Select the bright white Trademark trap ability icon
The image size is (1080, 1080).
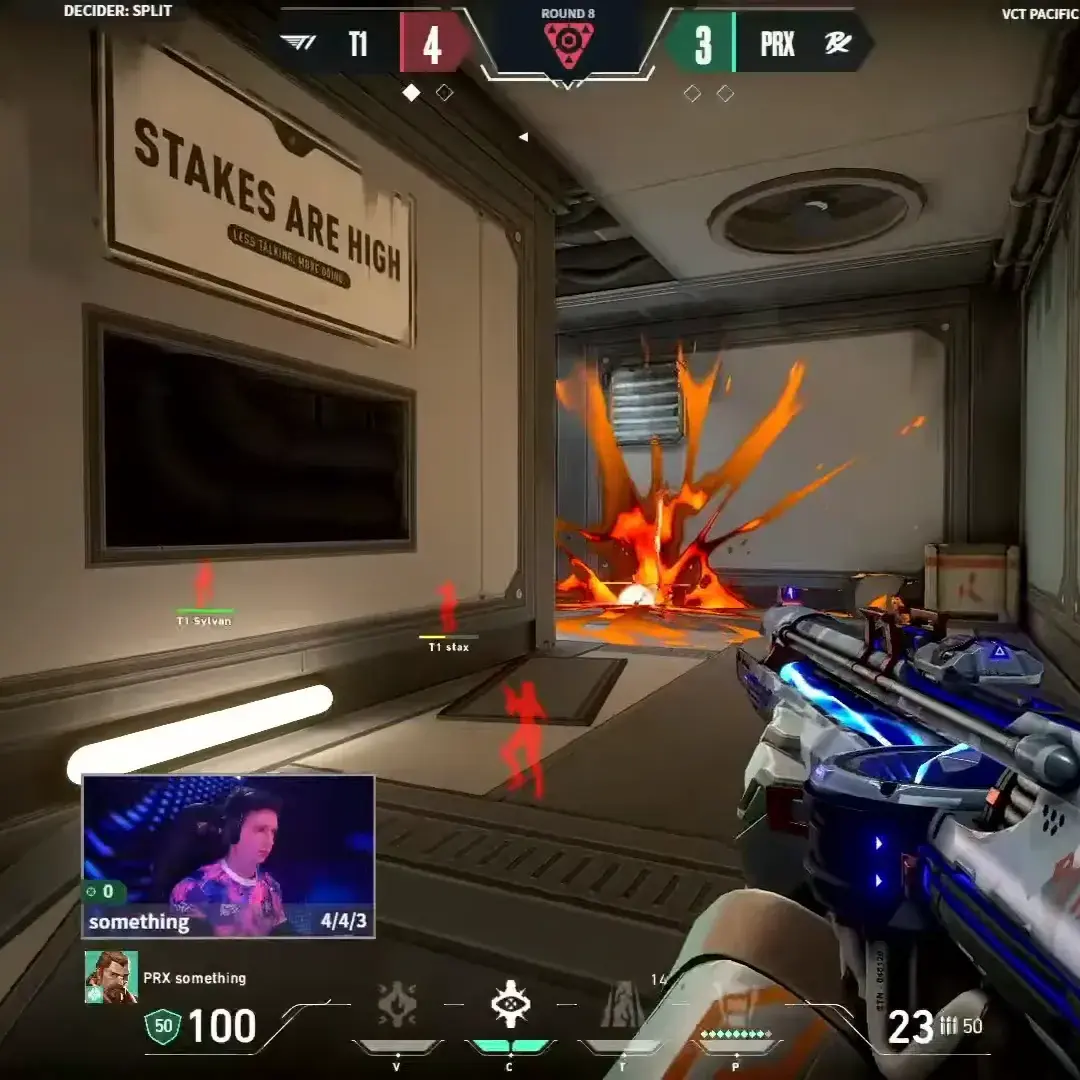510,1004
